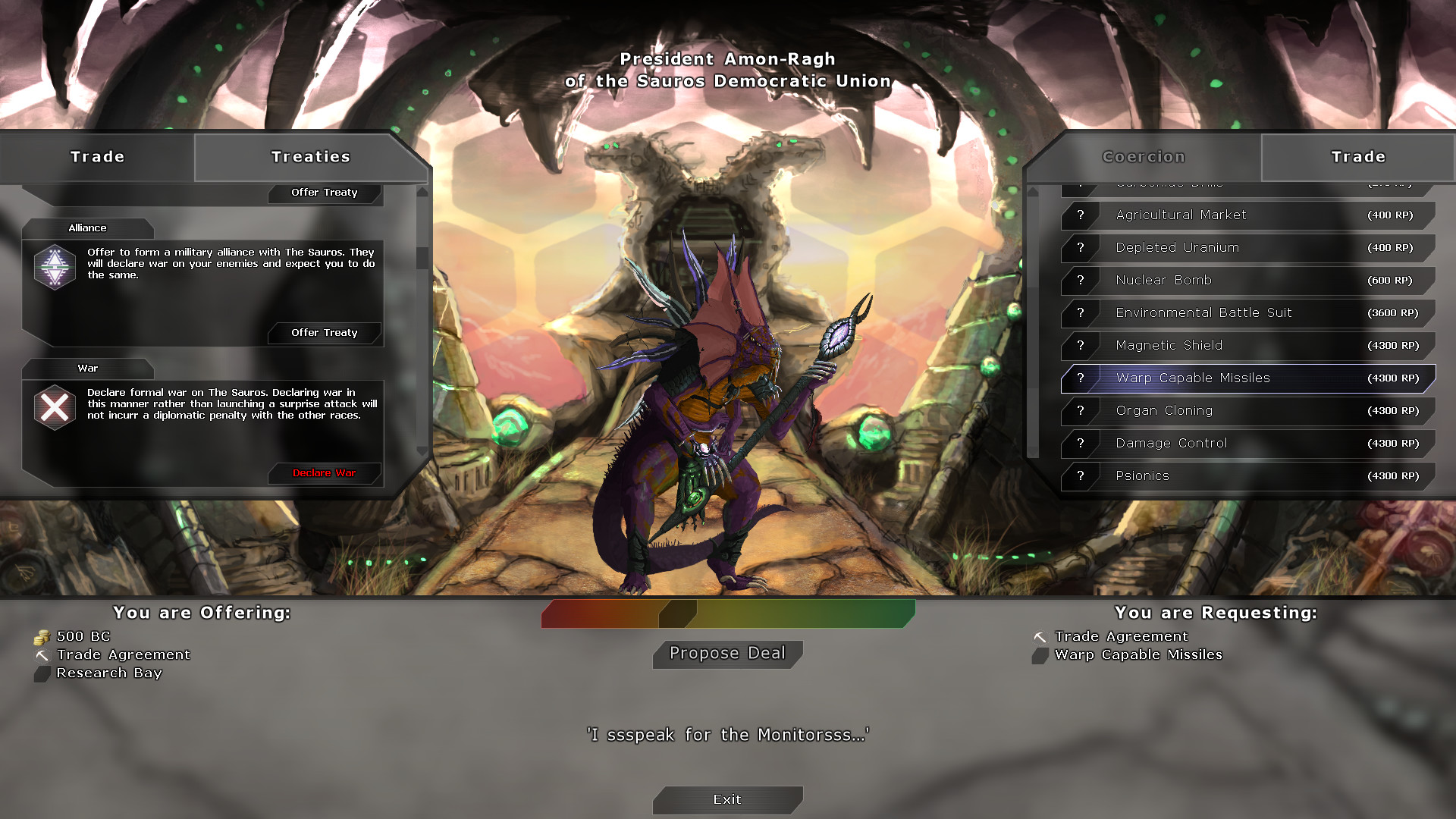Click the Research Bay icon under You are Offering
1456x819 pixels.
coord(42,673)
